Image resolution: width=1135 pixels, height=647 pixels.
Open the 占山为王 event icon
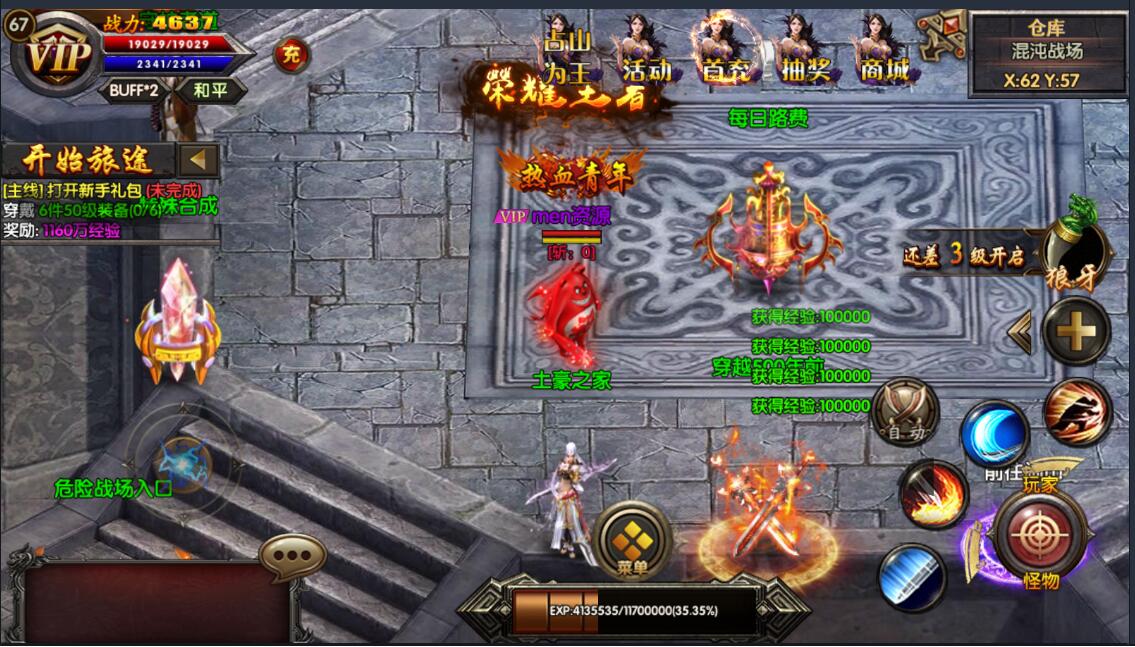[x=567, y=50]
